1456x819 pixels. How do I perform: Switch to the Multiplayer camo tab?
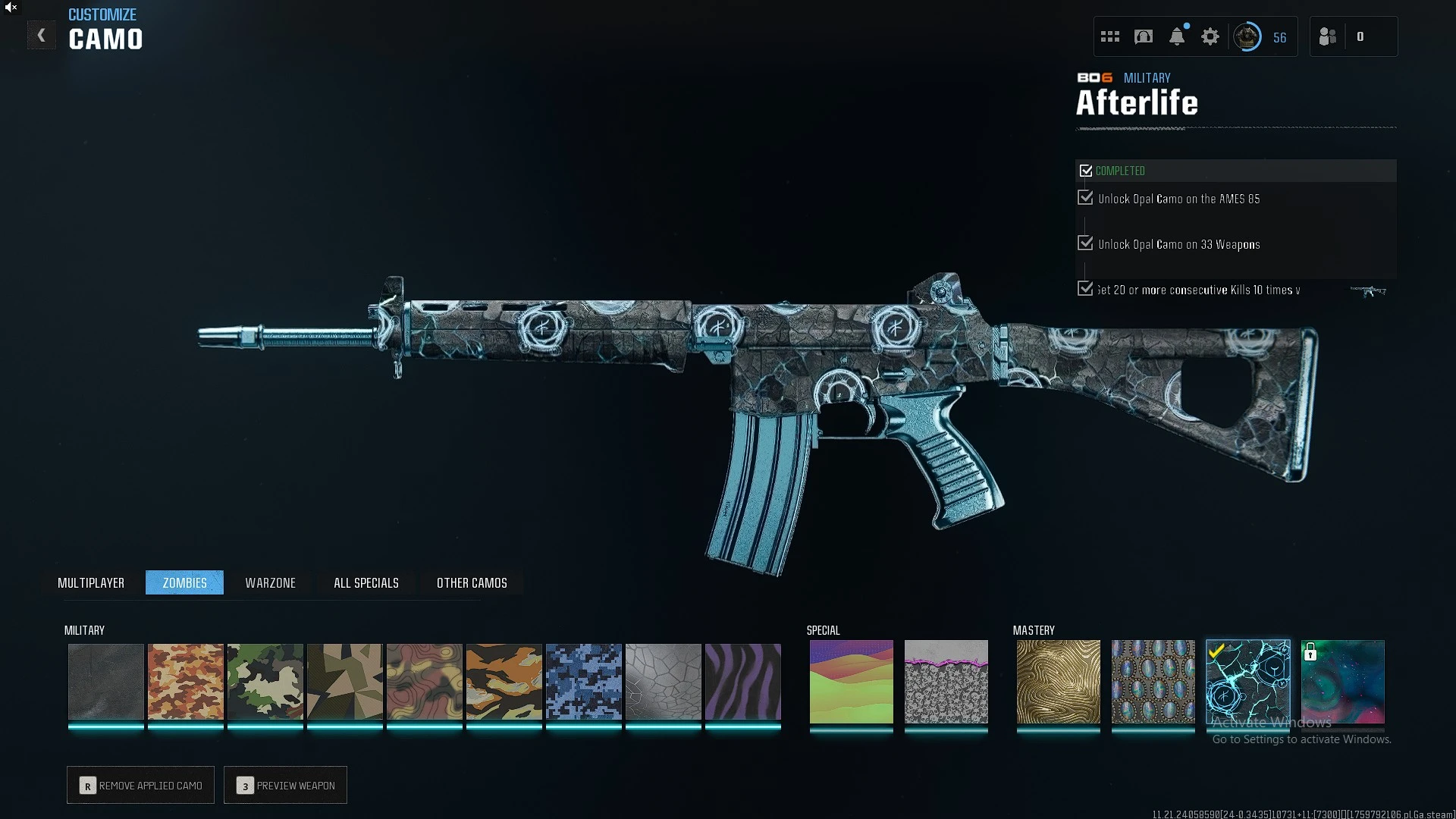coord(91,582)
